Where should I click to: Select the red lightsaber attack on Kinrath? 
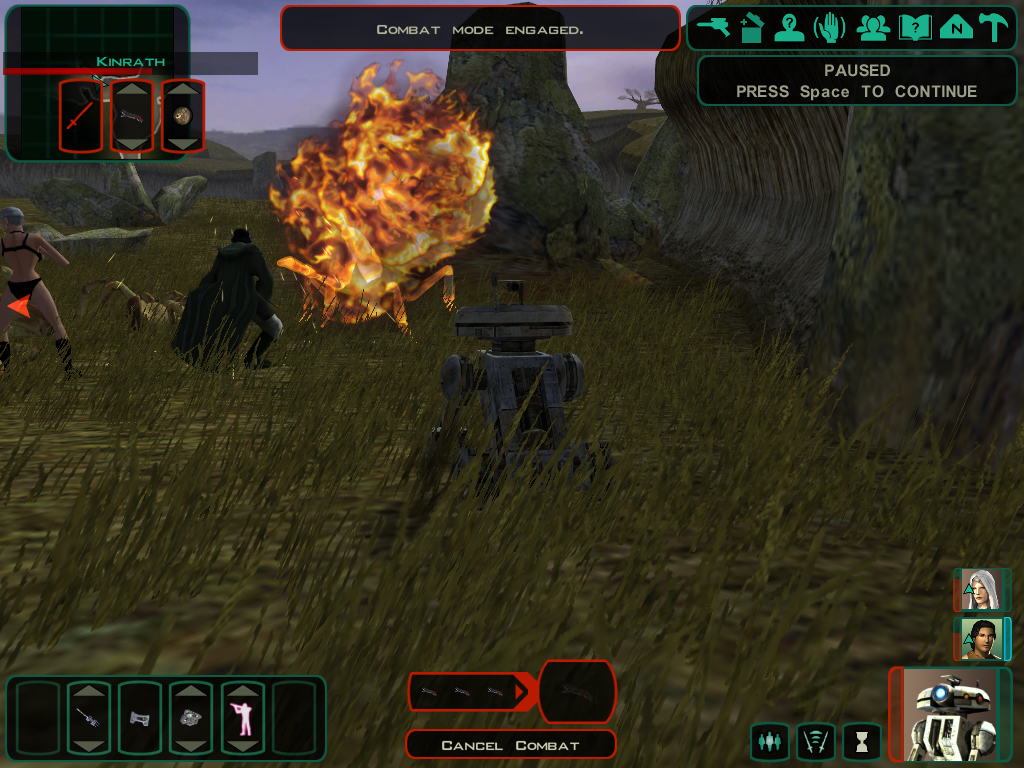tap(81, 116)
